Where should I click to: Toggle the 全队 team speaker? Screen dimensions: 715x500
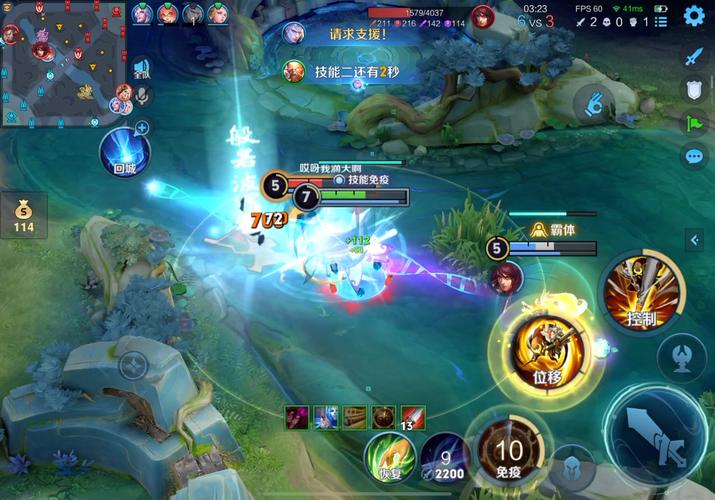point(142,68)
